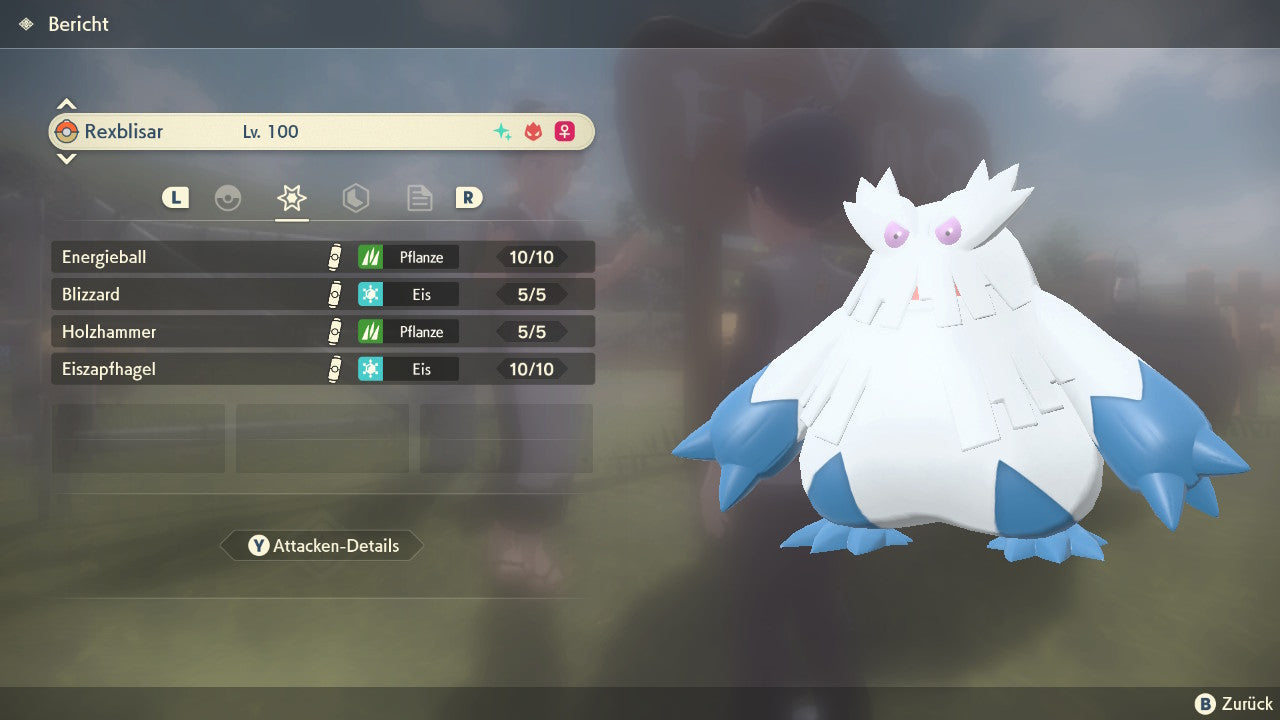Pick the Eiszapfhagel move row

pos(322,369)
